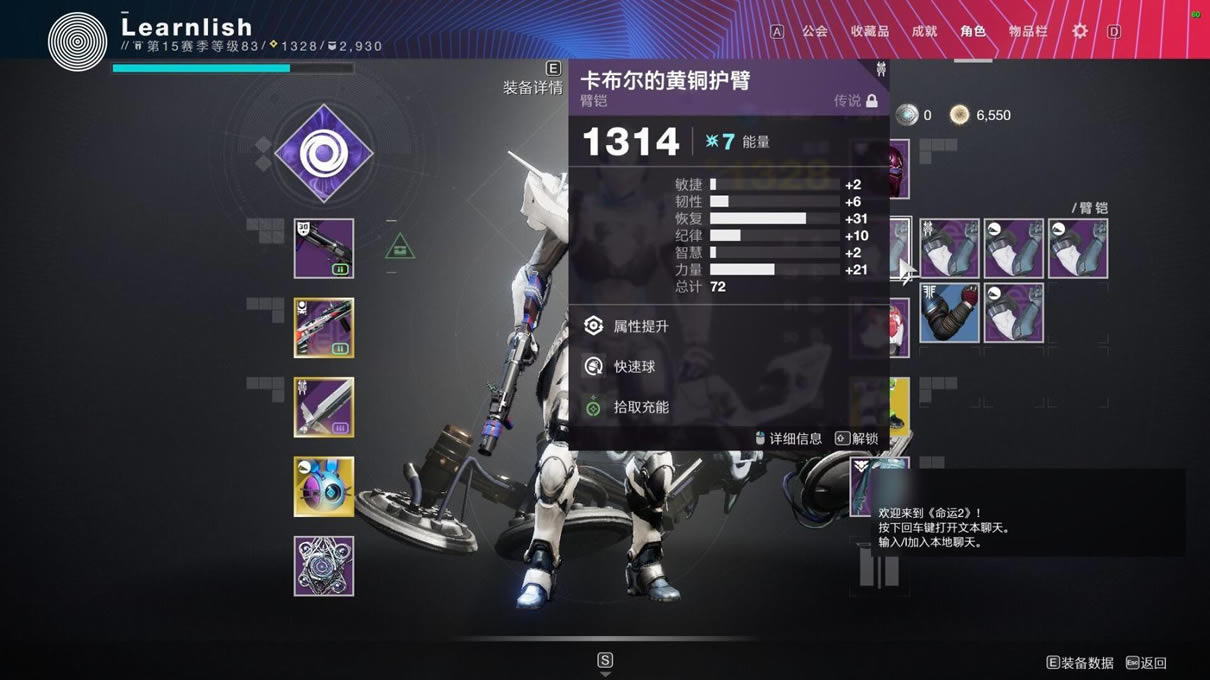Select the sword power weapon slot
The width and height of the screenshot is (1210, 680).
pyautogui.click(x=324, y=407)
